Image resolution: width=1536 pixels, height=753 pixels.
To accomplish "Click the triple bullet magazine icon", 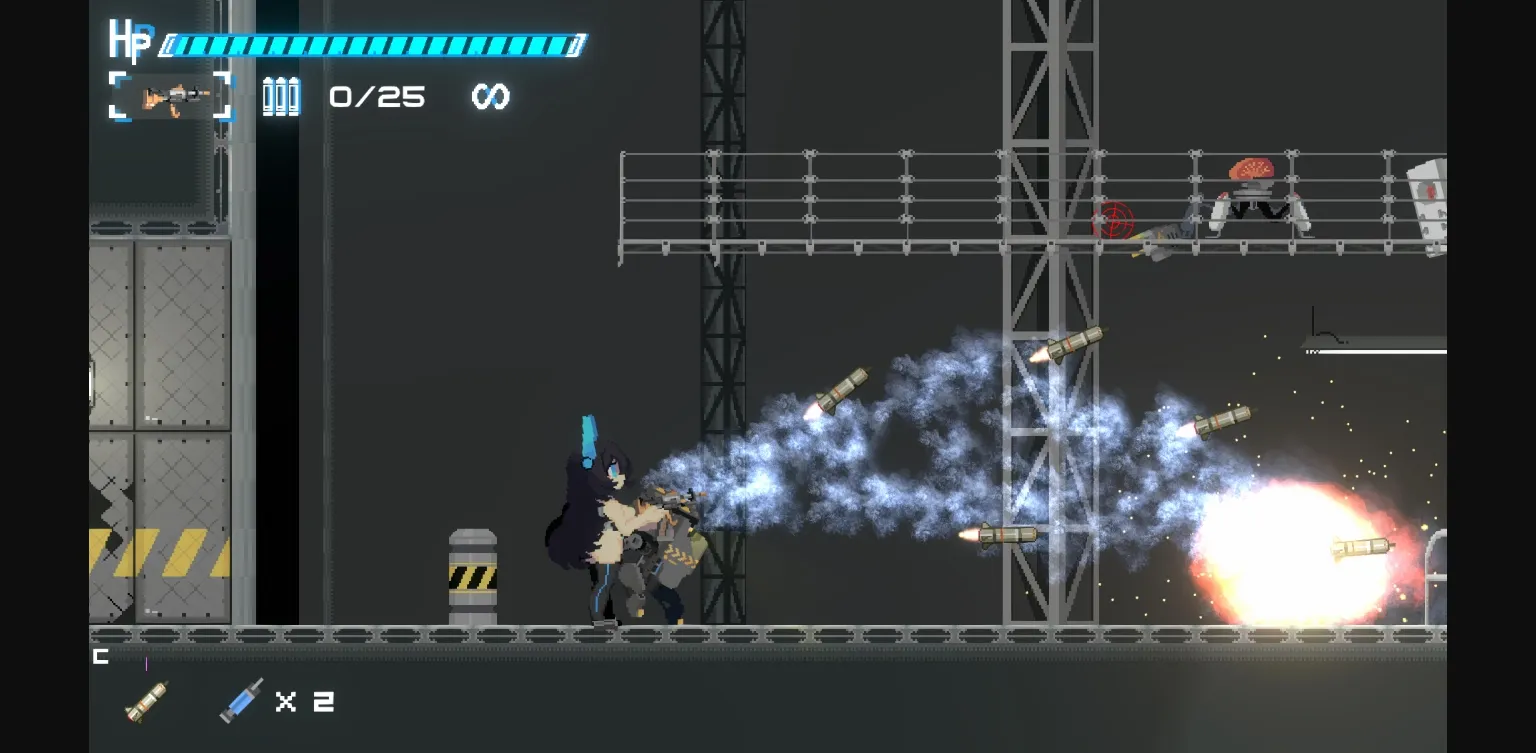I will 280,96.
